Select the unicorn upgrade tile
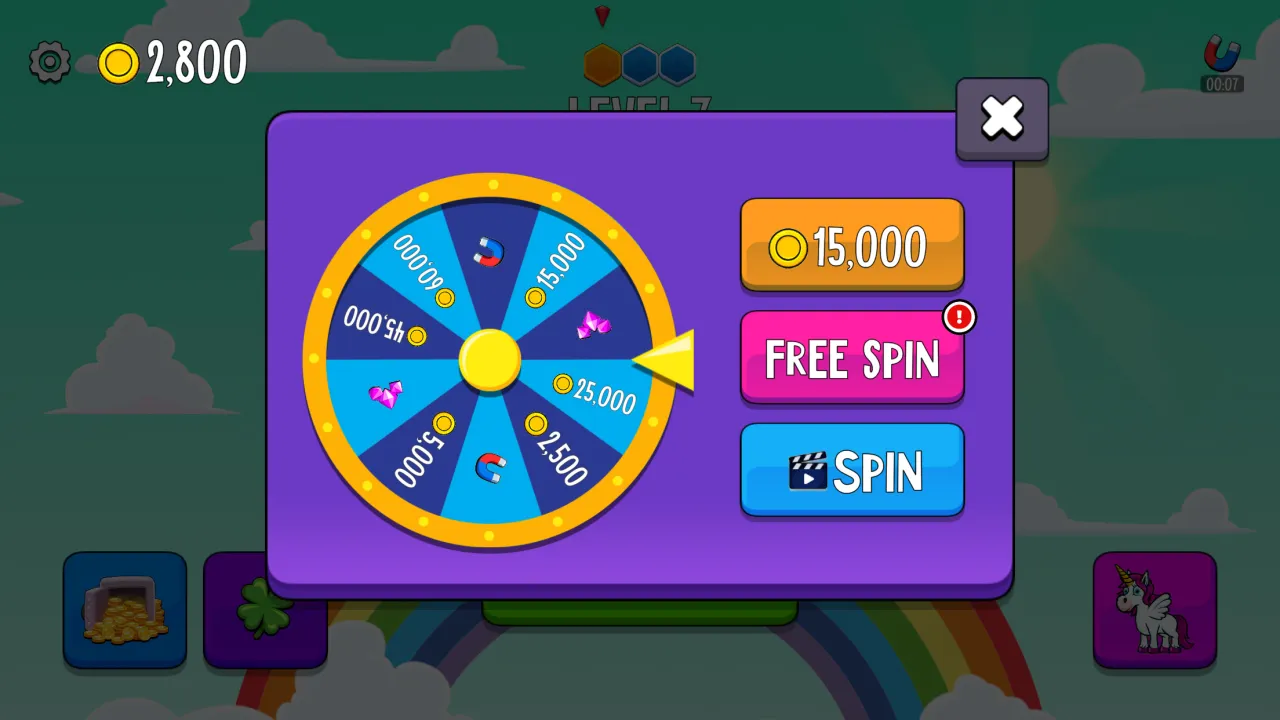The height and width of the screenshot is (720, 1280). click(x=1154, y=610)
